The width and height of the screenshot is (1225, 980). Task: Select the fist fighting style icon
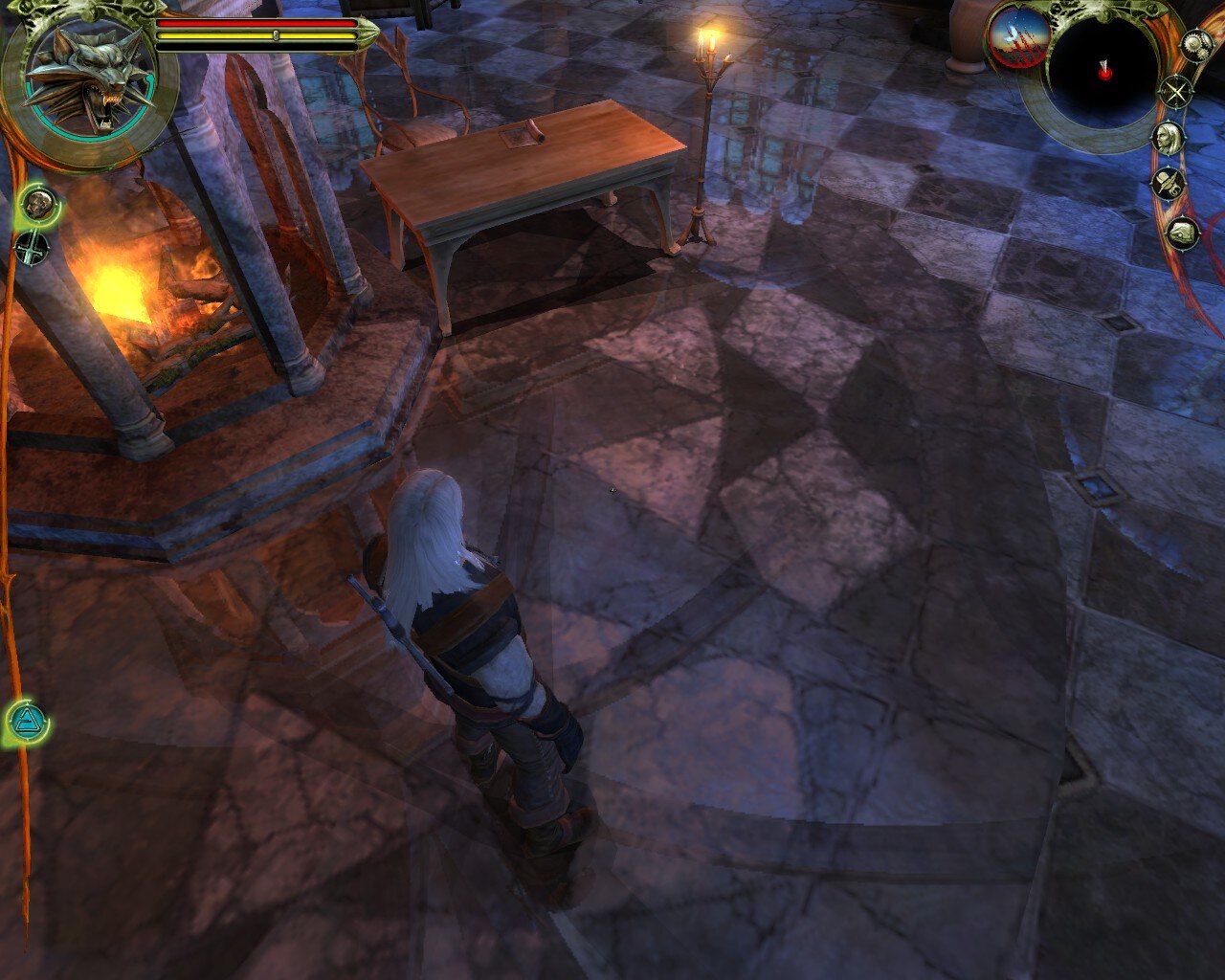click(x=39, y=203)
